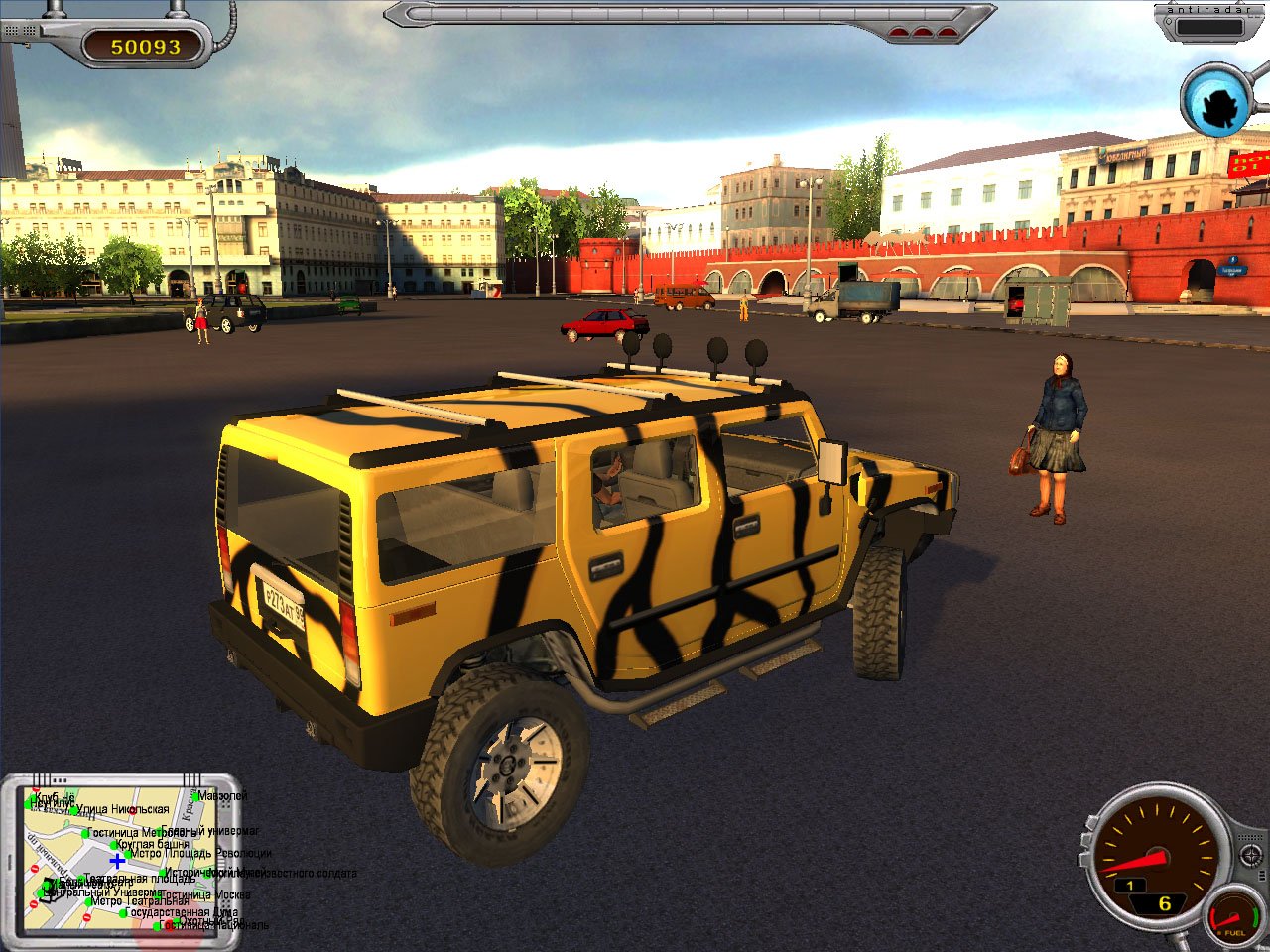1270x952 pixels.
Task: Select the Гостиница Метрополь marker on map
Action: [83, 833]
